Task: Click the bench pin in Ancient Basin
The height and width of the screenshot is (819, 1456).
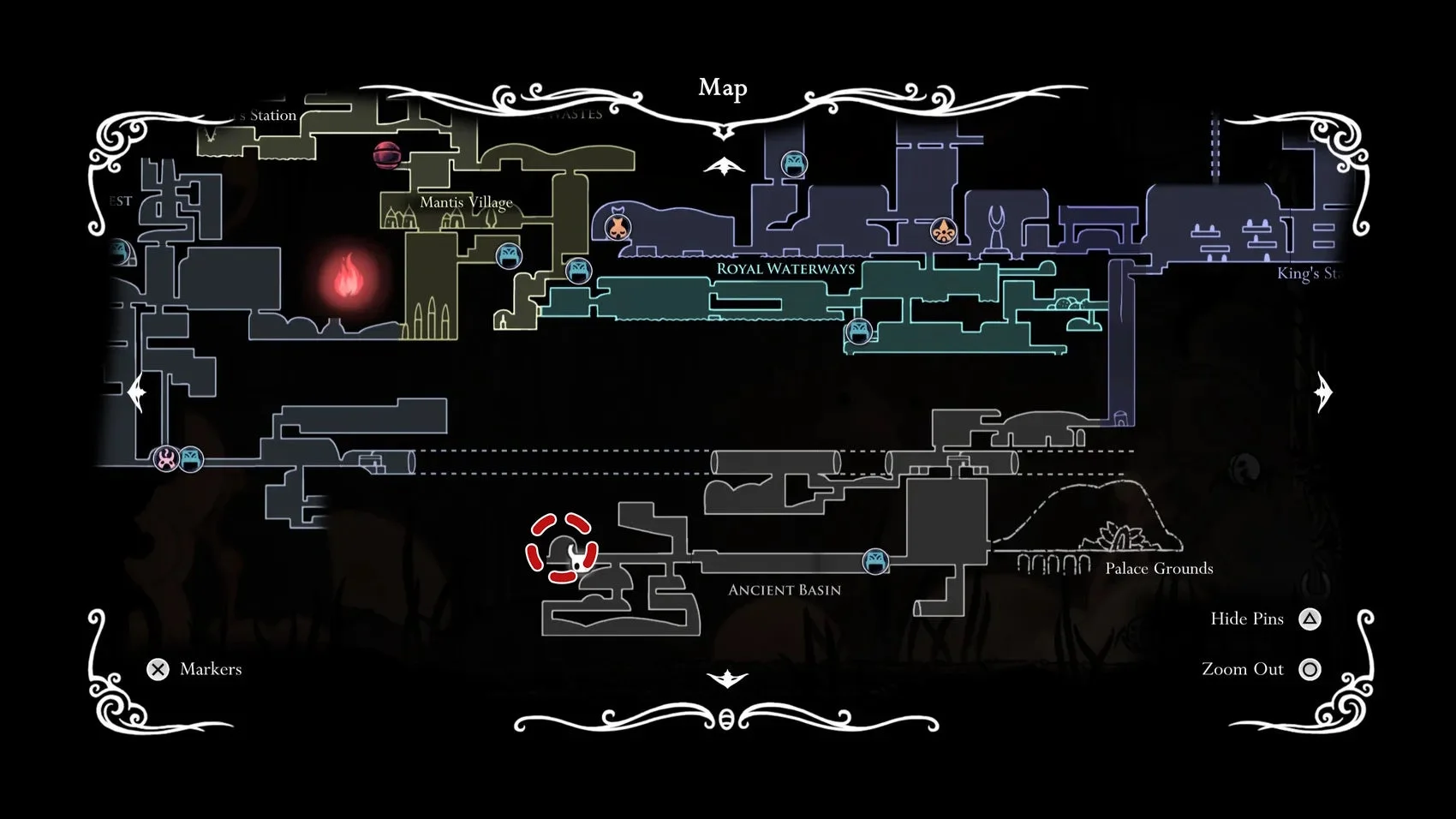Action: pos(875,562)
